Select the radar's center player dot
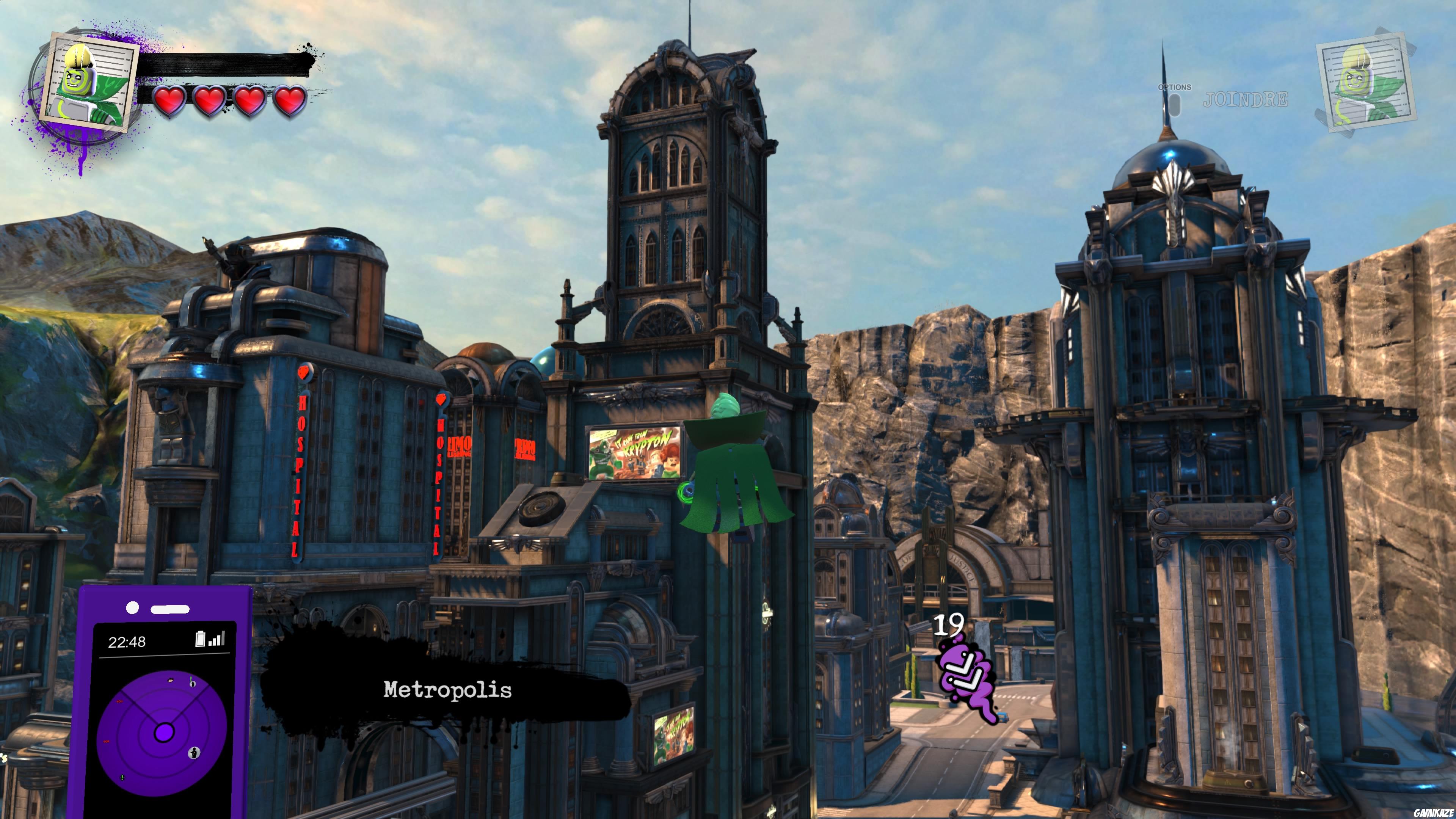 click(x=165, y=733)
